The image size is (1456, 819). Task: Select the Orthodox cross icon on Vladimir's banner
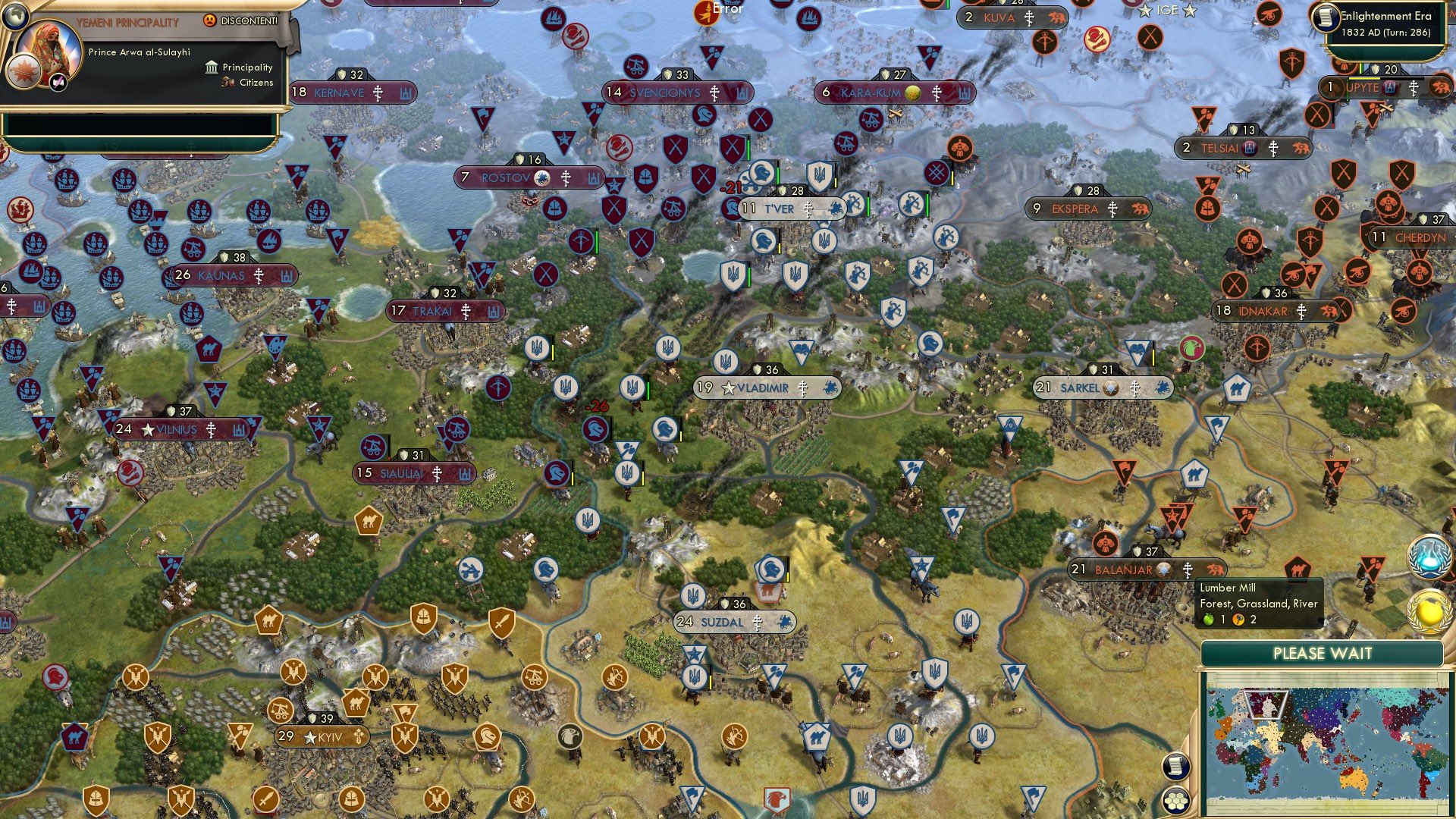pos(802,388)
